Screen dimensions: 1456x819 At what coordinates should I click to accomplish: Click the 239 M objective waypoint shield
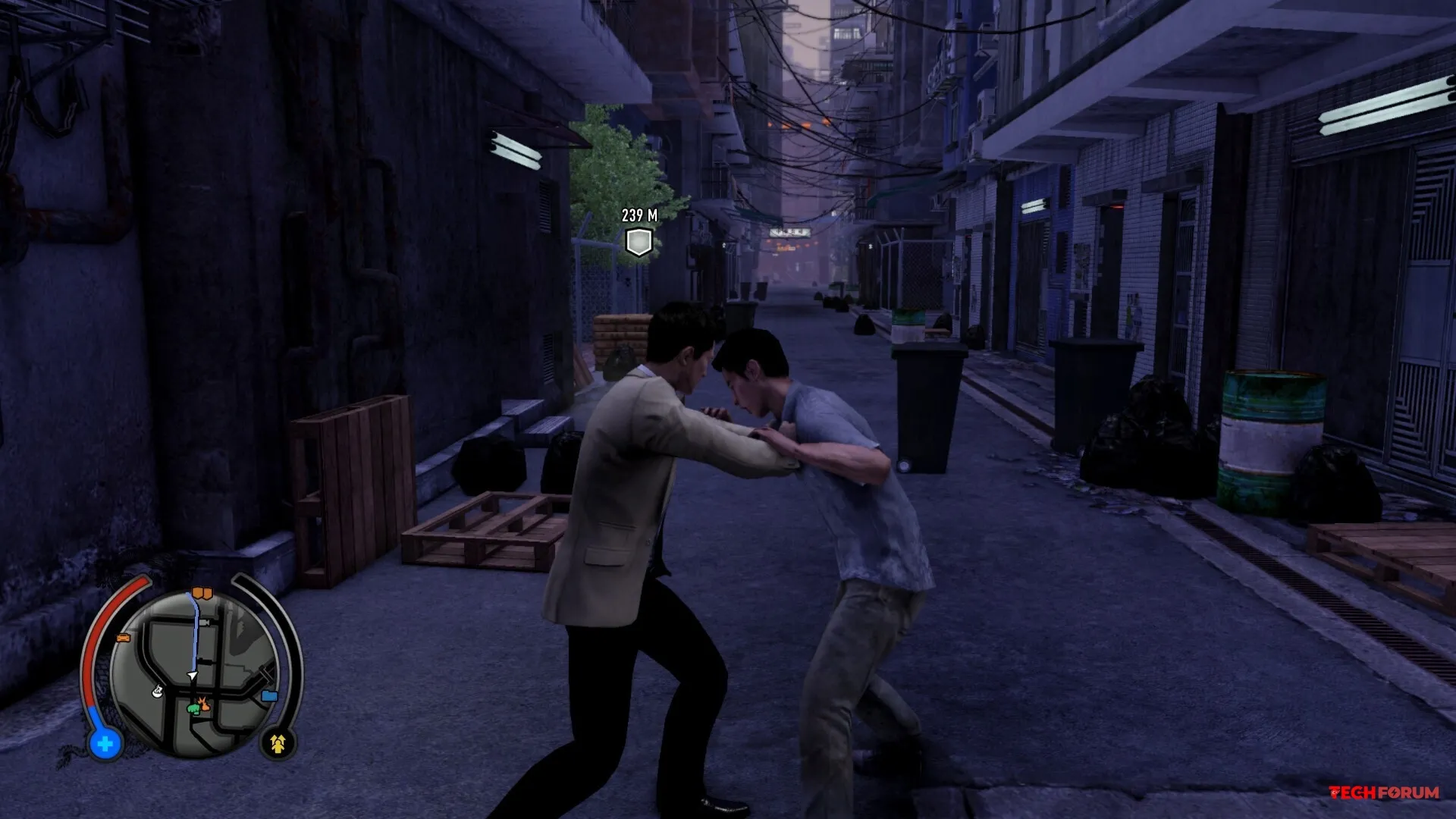pyautogui.click(x=639, y=243)
